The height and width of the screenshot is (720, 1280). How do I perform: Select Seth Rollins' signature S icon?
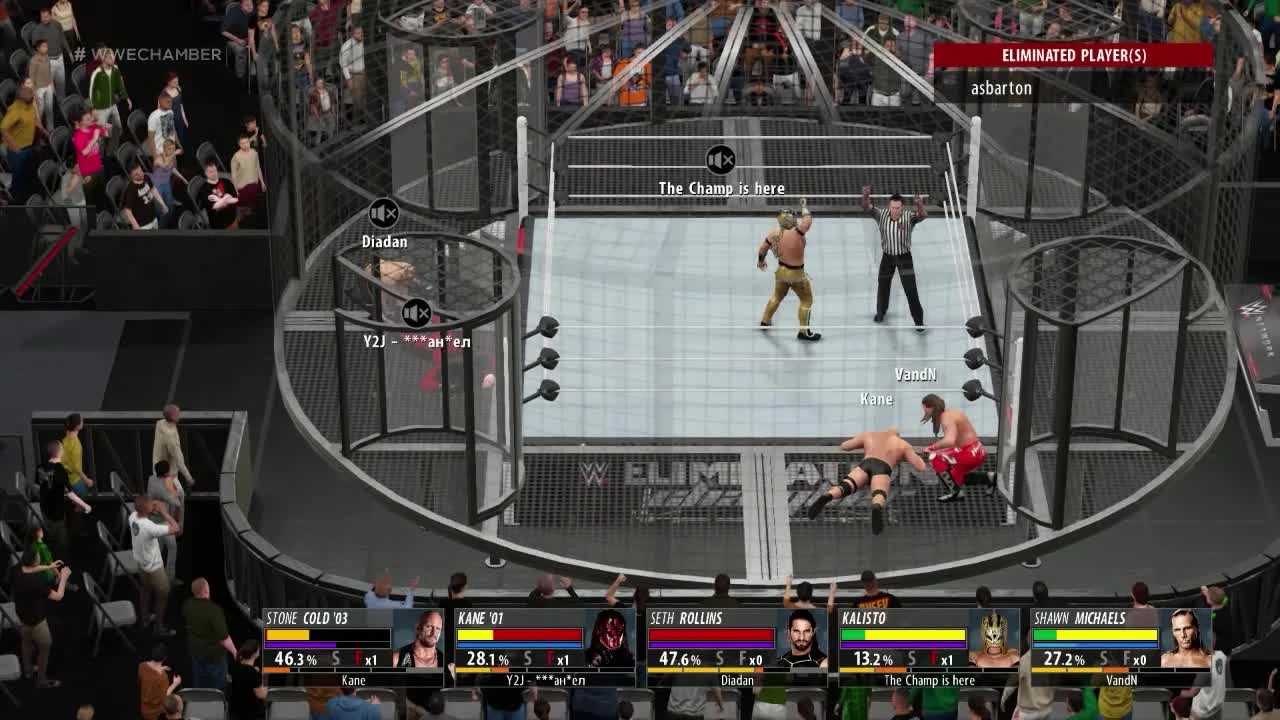pos(719,659)
